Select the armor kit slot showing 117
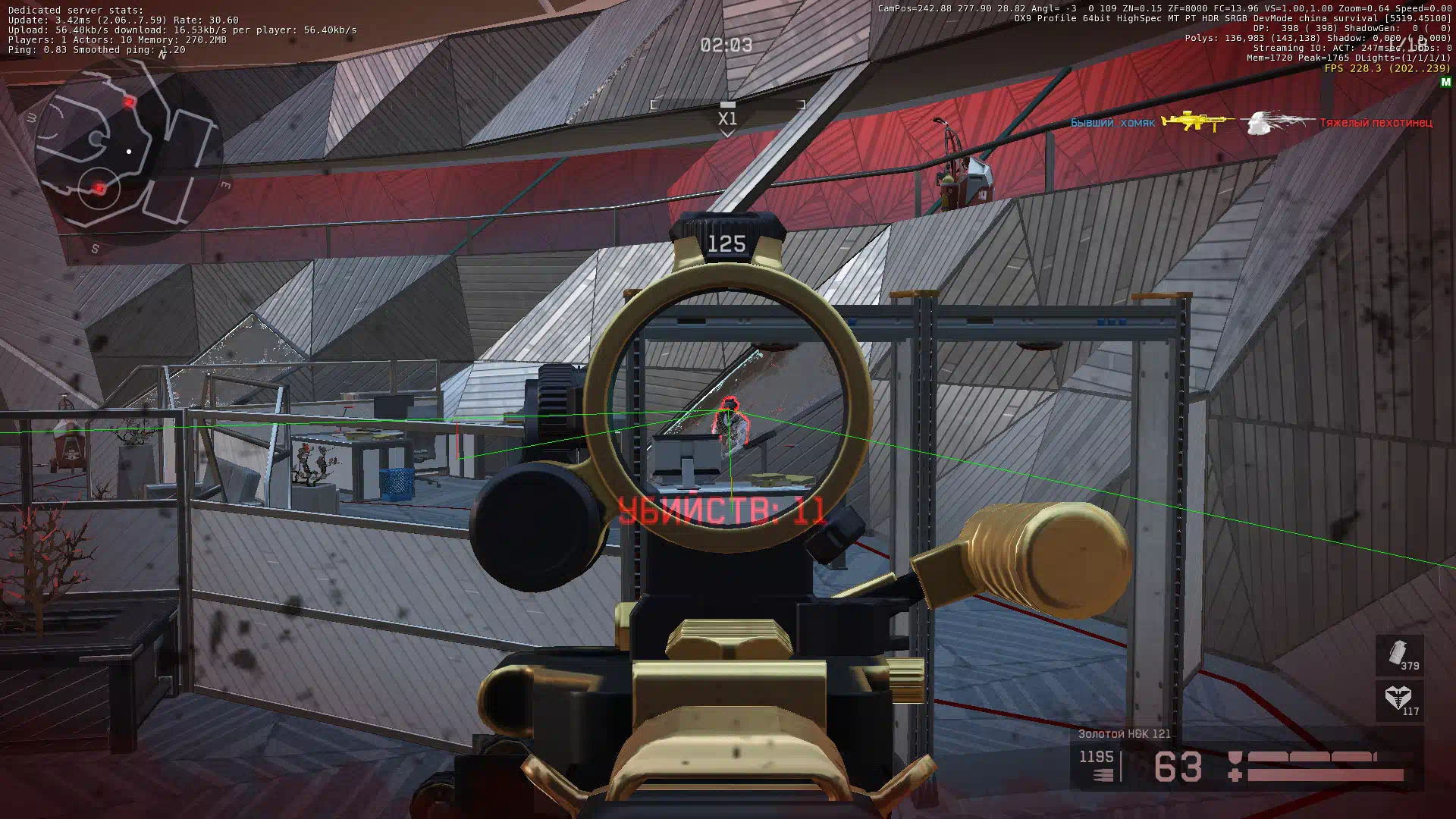Viewport: 1456px width, 819px height. tap(1399, 700)
